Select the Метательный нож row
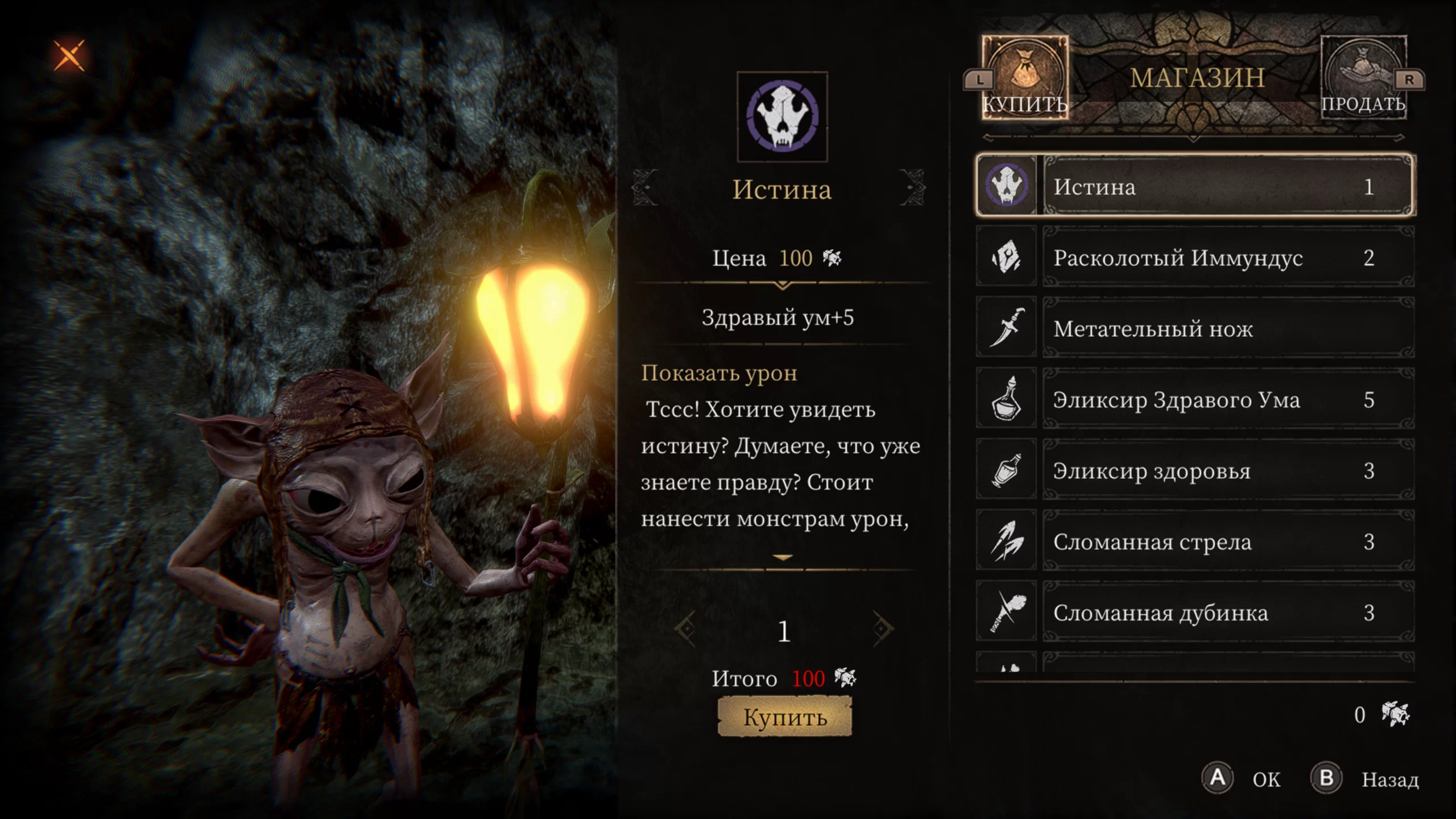Screen dimensions: 1456x819 1194,328
